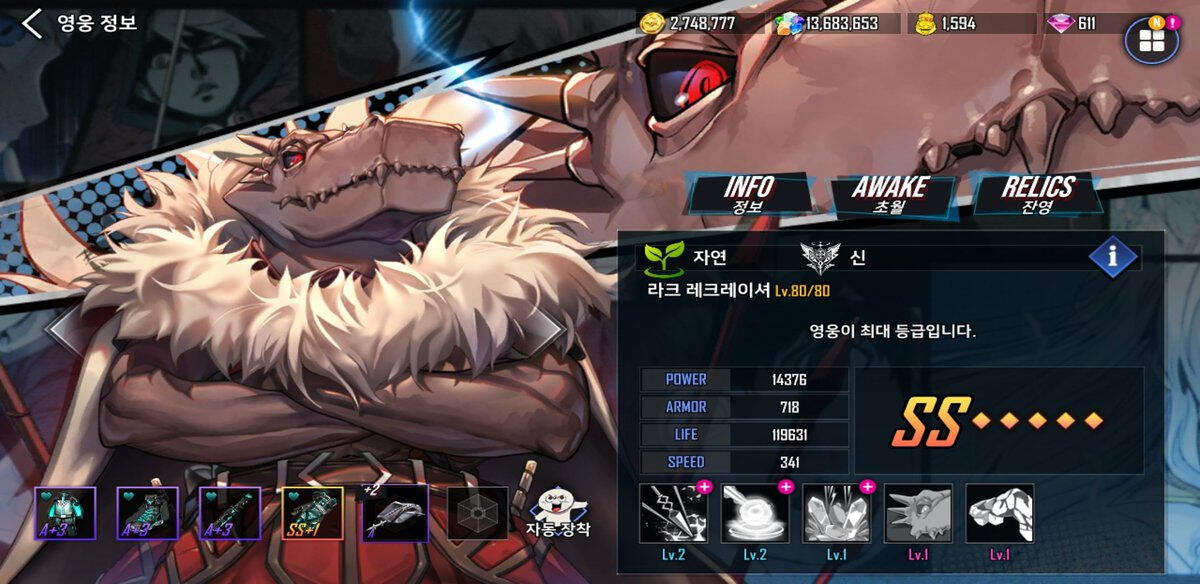
Task: Select the A+3 boots equipment slot
Action: 147,514
